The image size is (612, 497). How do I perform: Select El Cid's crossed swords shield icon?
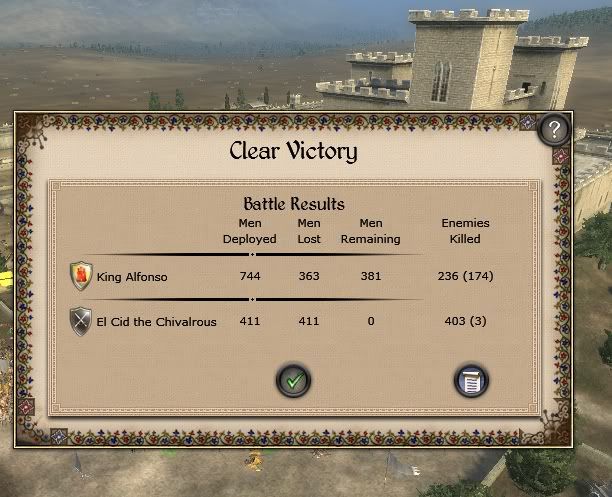[81, 321]
